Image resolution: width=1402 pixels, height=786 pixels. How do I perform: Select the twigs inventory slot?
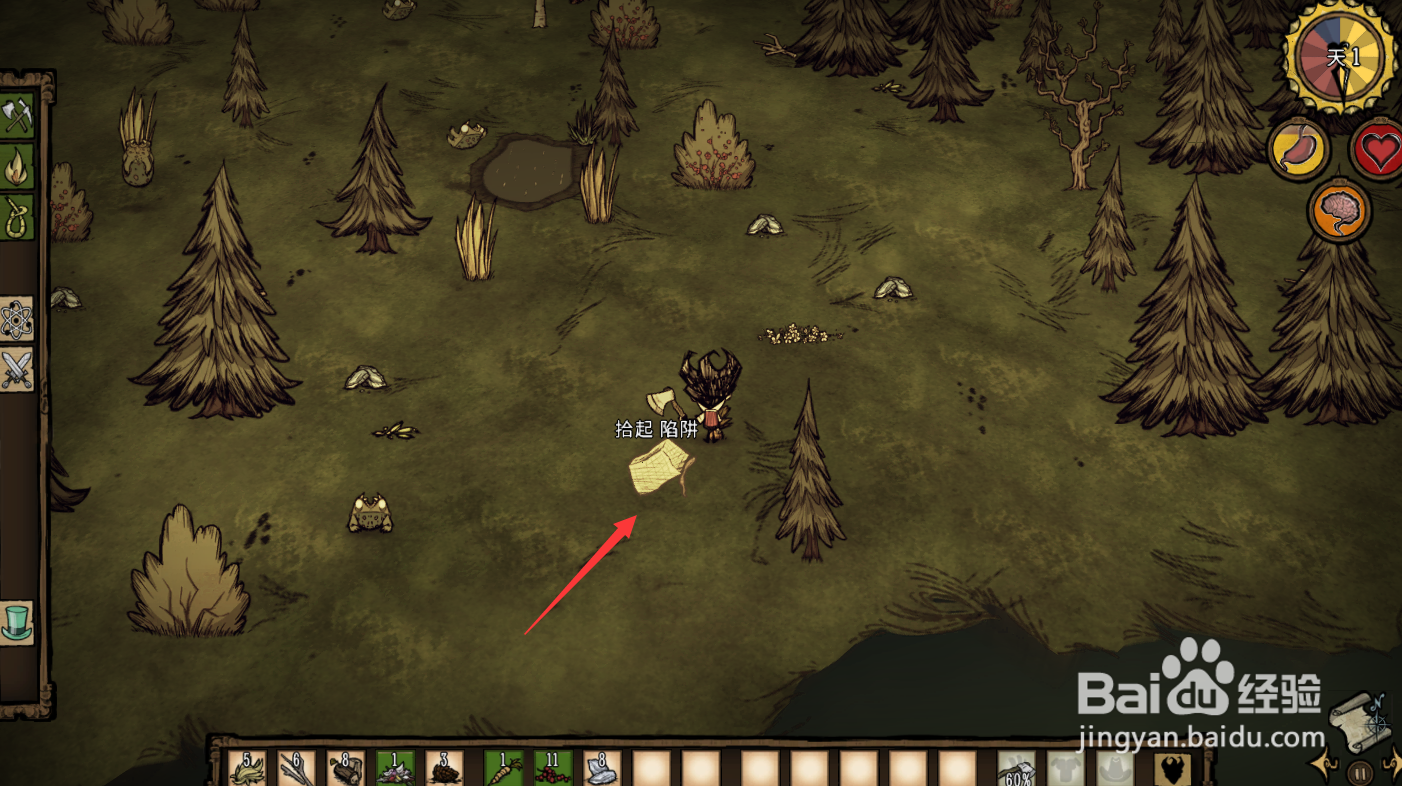point(296,768)
